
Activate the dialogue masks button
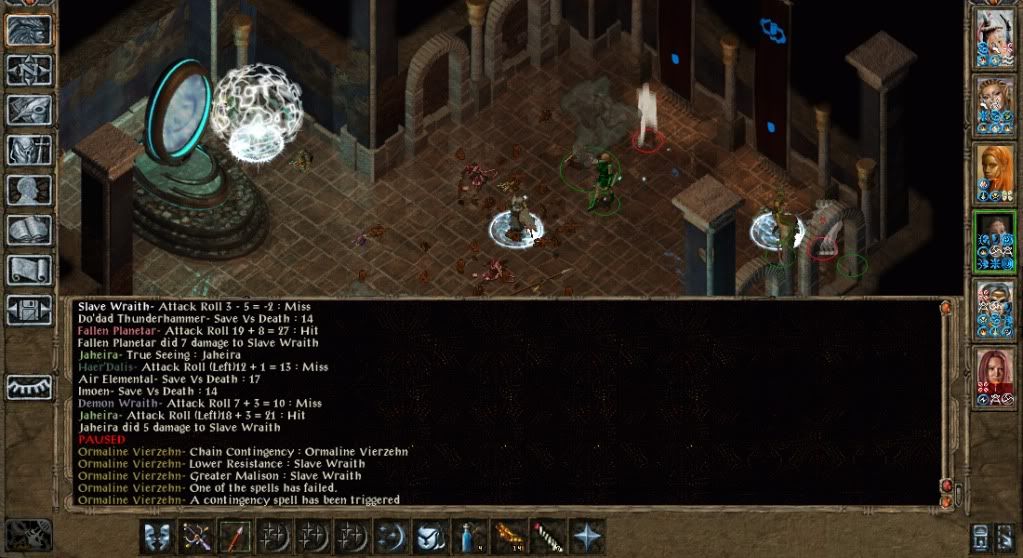tap(157, 537)
